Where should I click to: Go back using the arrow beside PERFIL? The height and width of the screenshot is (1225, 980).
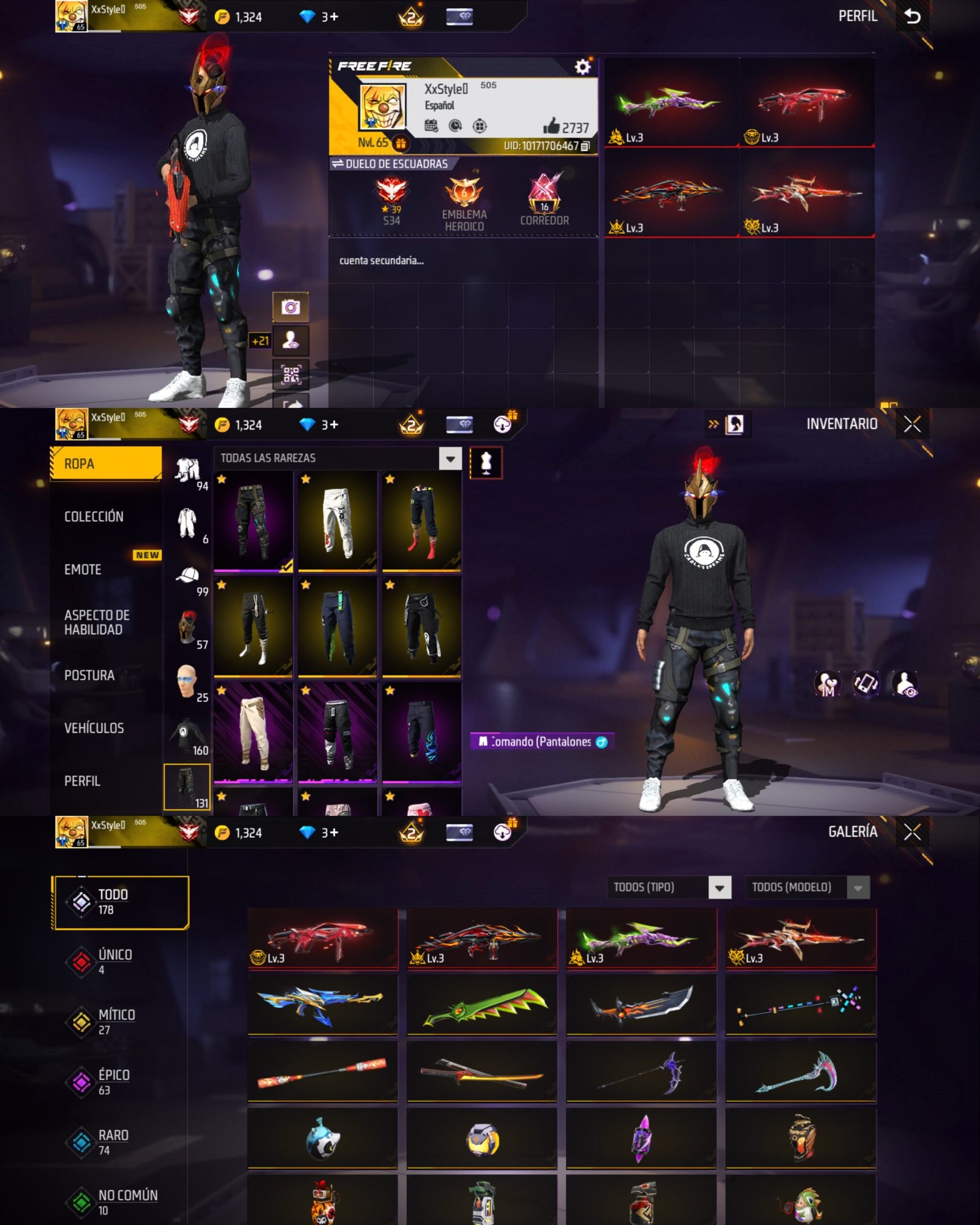pos(913,17)
